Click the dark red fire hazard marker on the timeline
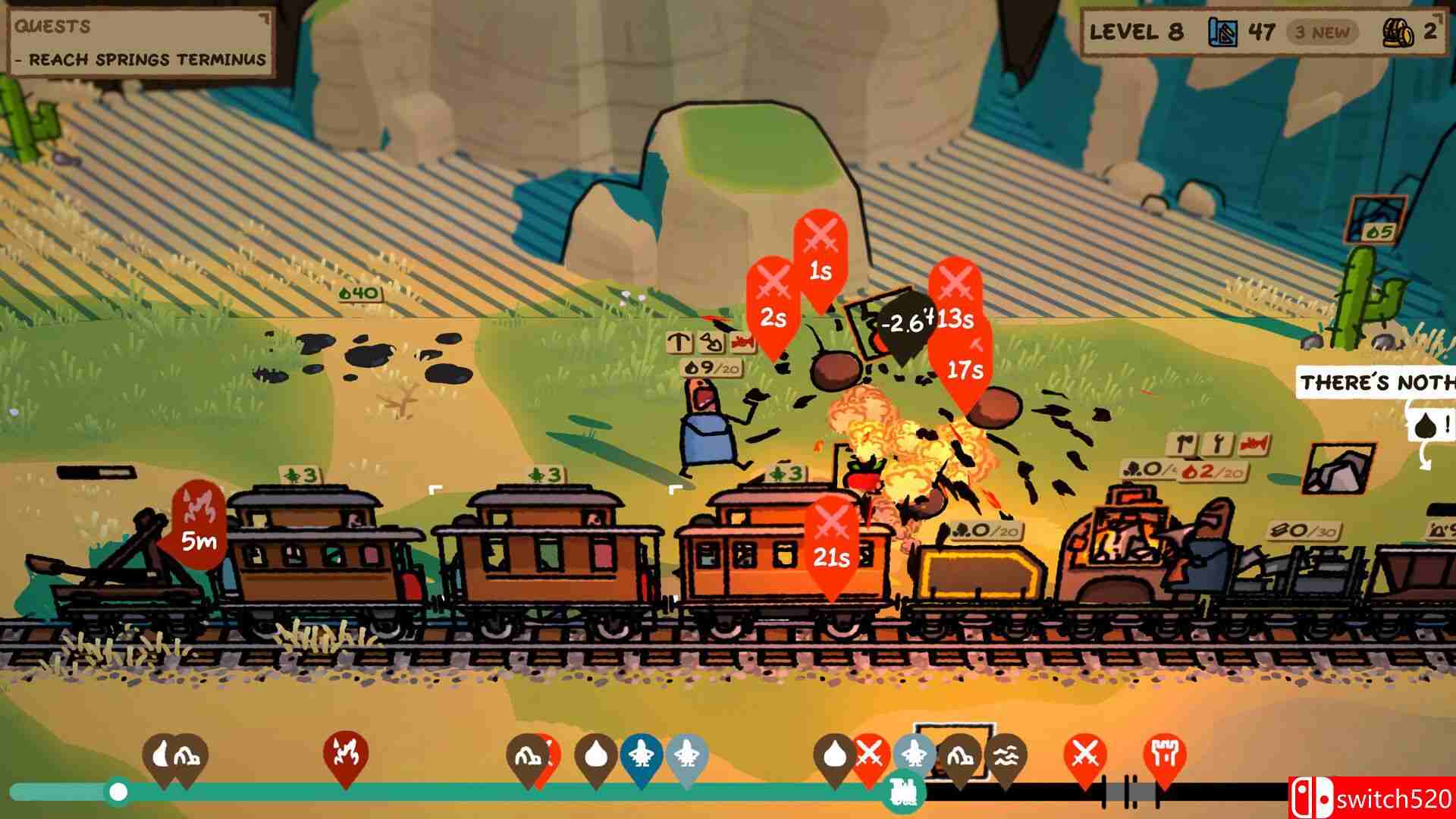The width and height of the screenshot is (1456, 819). (x=345, y=753)
